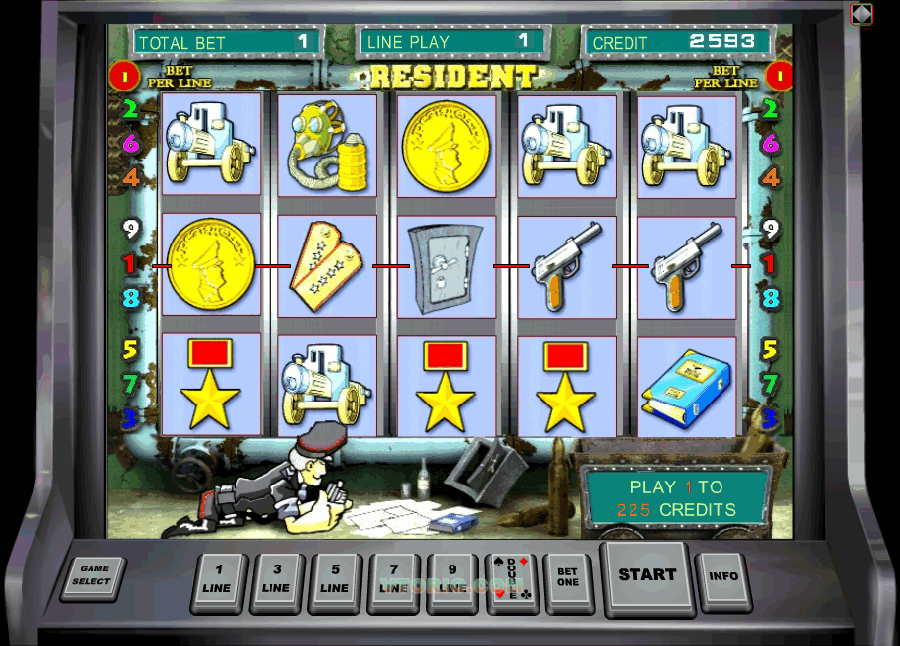
Task: Select the 3 Line button
Action: pos(276,580)
